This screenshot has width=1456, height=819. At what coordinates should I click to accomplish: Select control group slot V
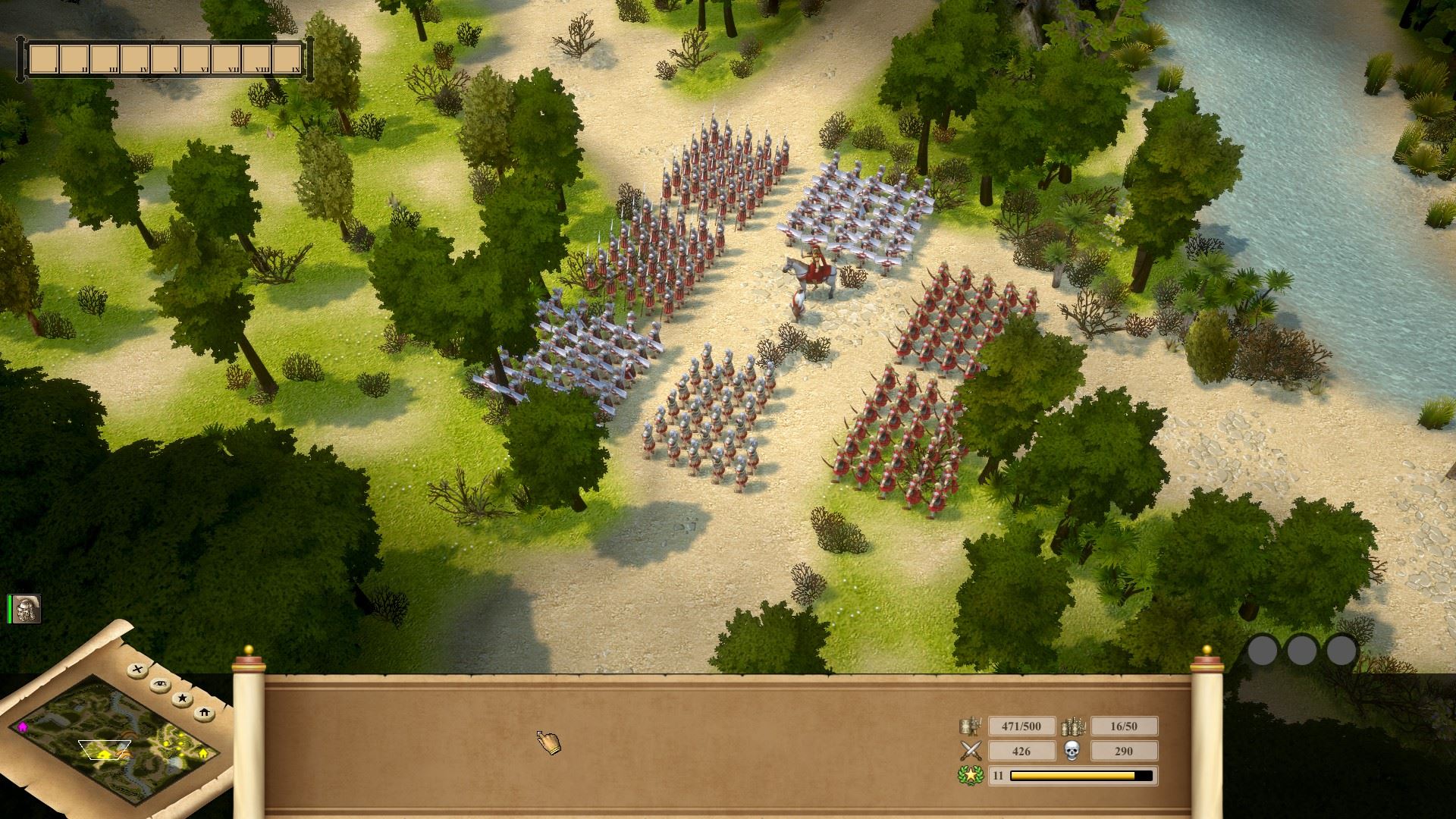(x=165, y=59)
